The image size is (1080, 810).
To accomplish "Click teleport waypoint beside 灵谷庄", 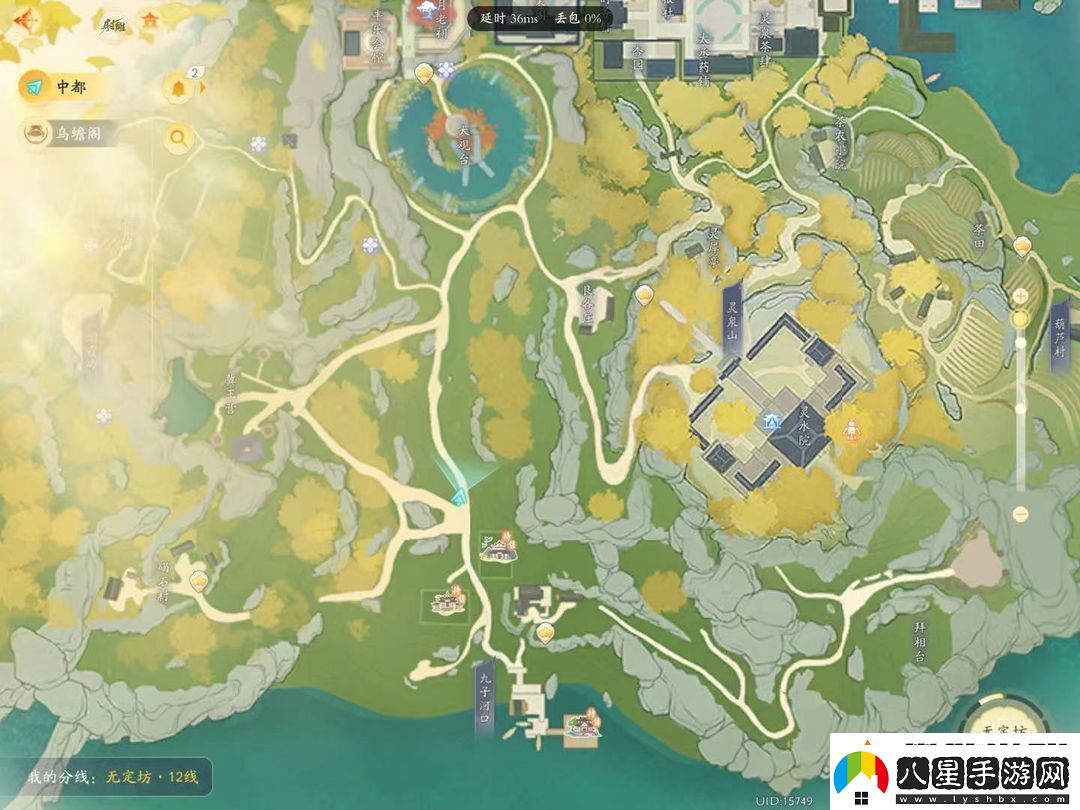I will [x=645, y=295].
